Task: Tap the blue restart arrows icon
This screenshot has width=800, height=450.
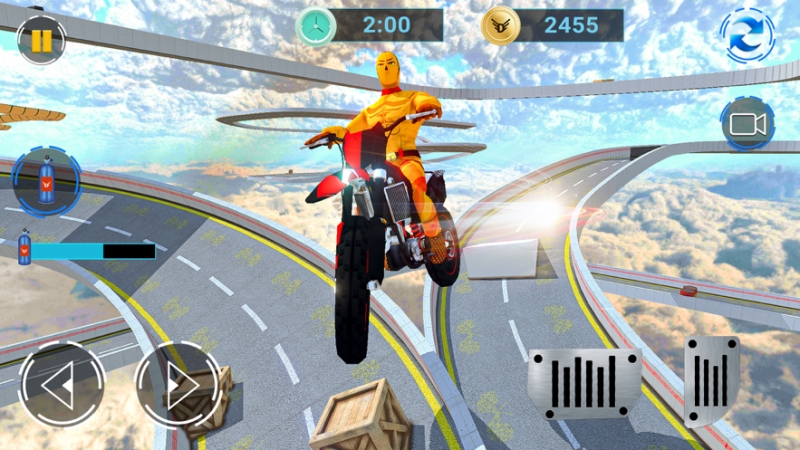Action: pos(746,36)
